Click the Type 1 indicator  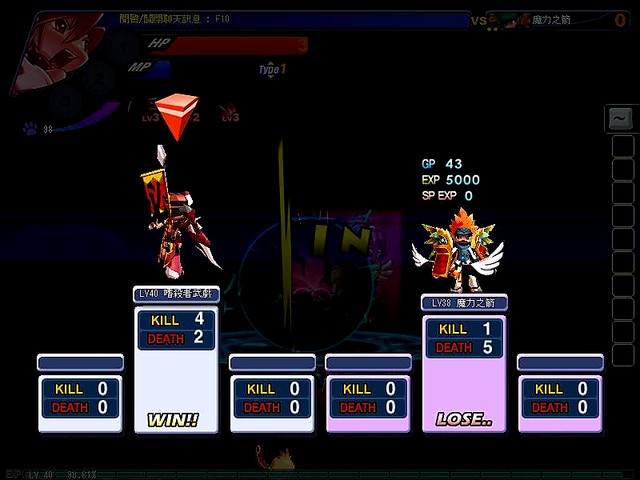point(272,69)
